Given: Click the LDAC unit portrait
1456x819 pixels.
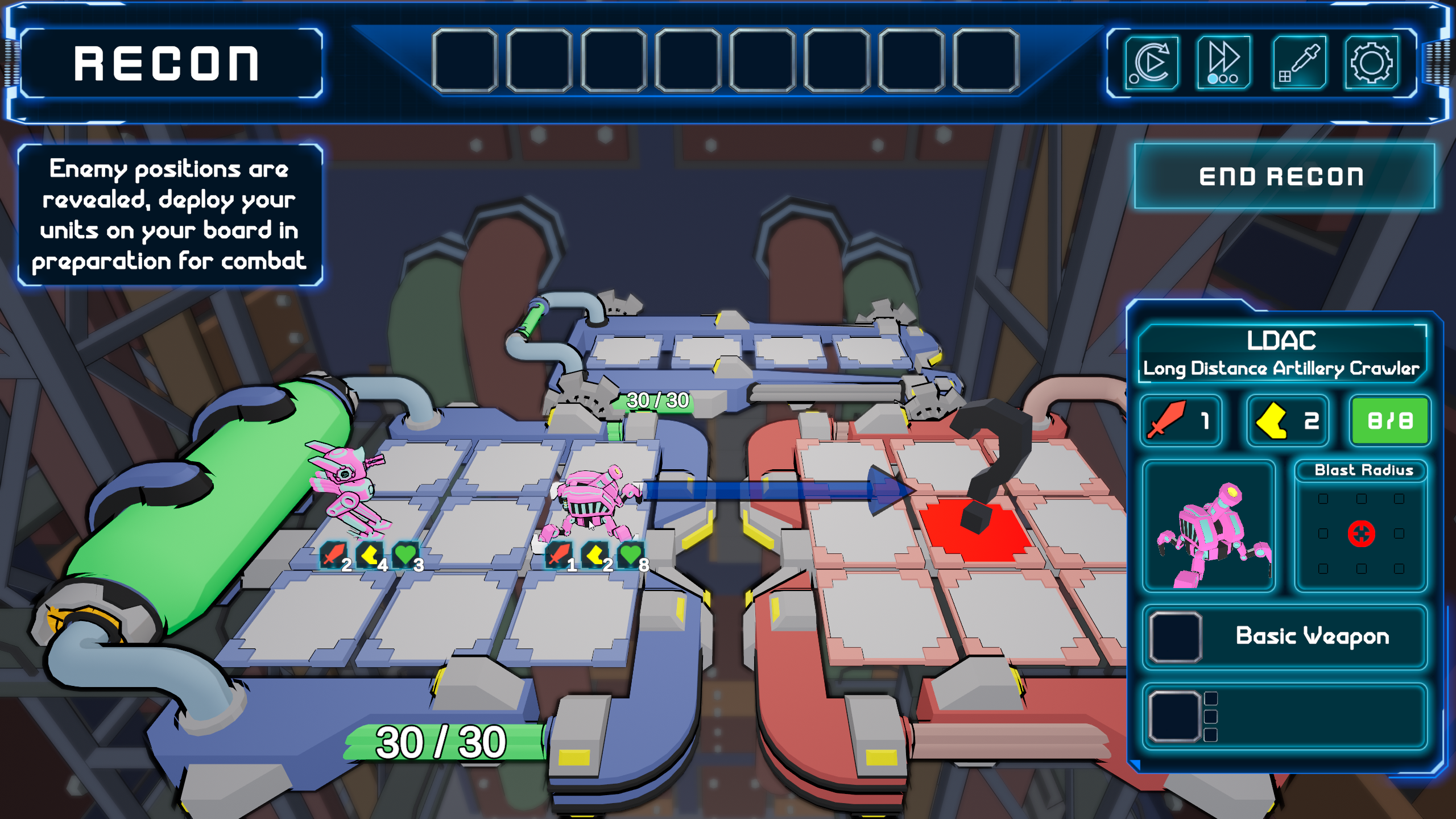Looking at the screenshot, I should (x=1209, y=526).
